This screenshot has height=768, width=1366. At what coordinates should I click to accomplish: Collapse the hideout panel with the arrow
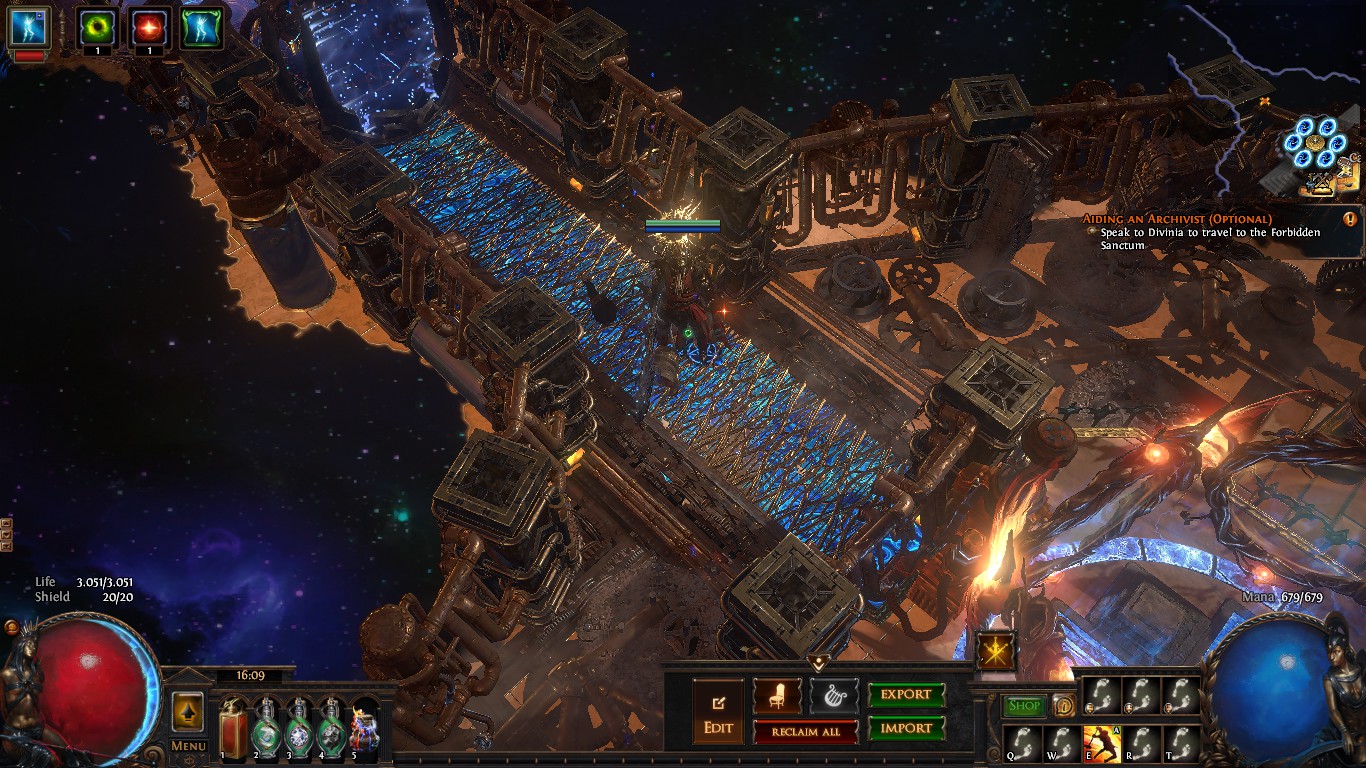(818, 662)
